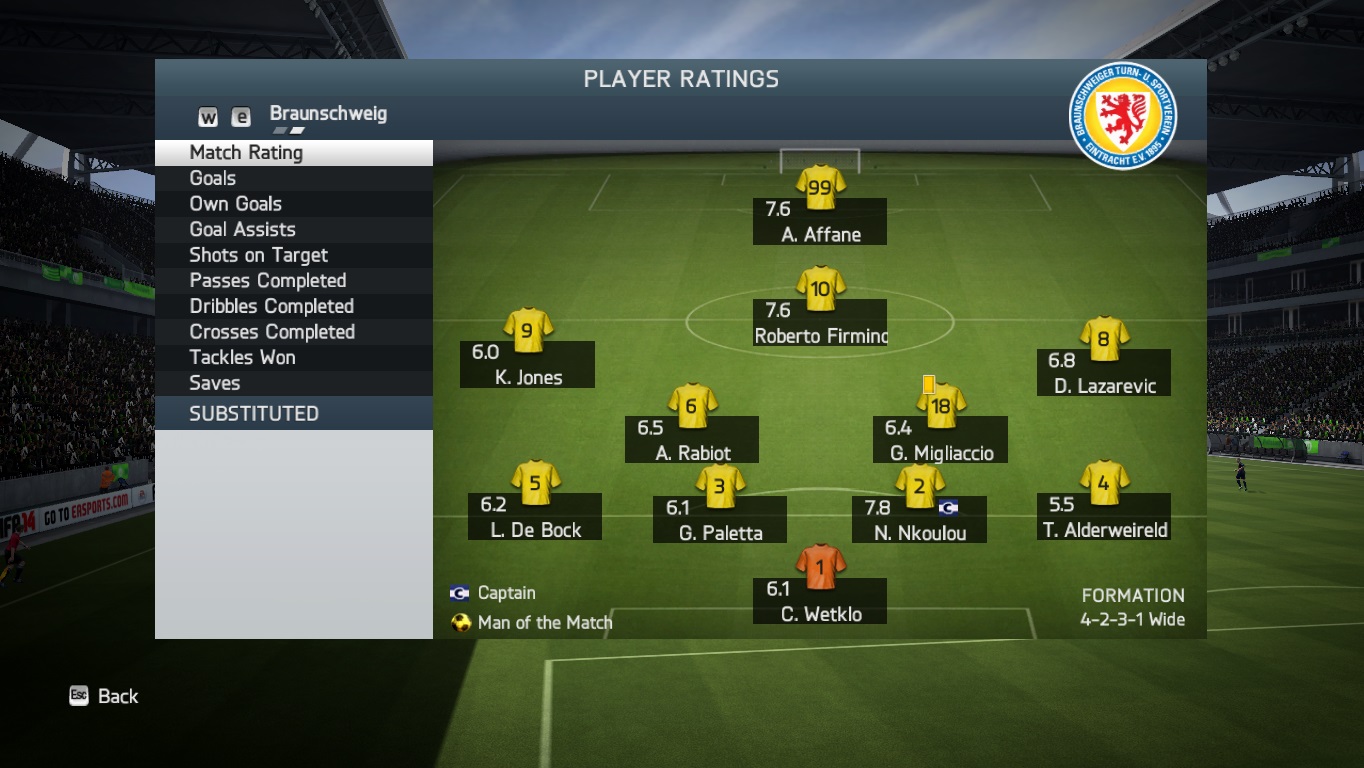Show the Own Goals stat
1364x768 pixels.
point(236,204)
